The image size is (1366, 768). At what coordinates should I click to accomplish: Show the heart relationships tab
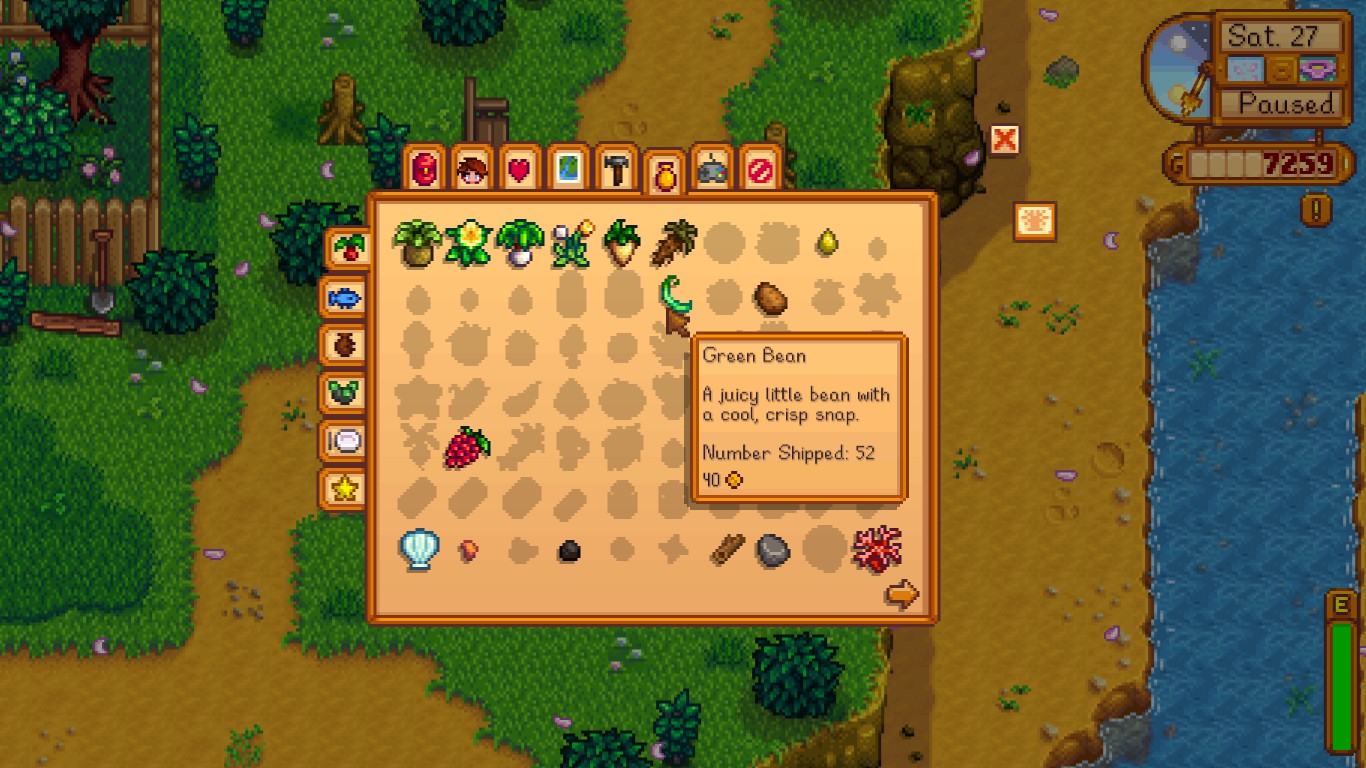click(518, 171)
